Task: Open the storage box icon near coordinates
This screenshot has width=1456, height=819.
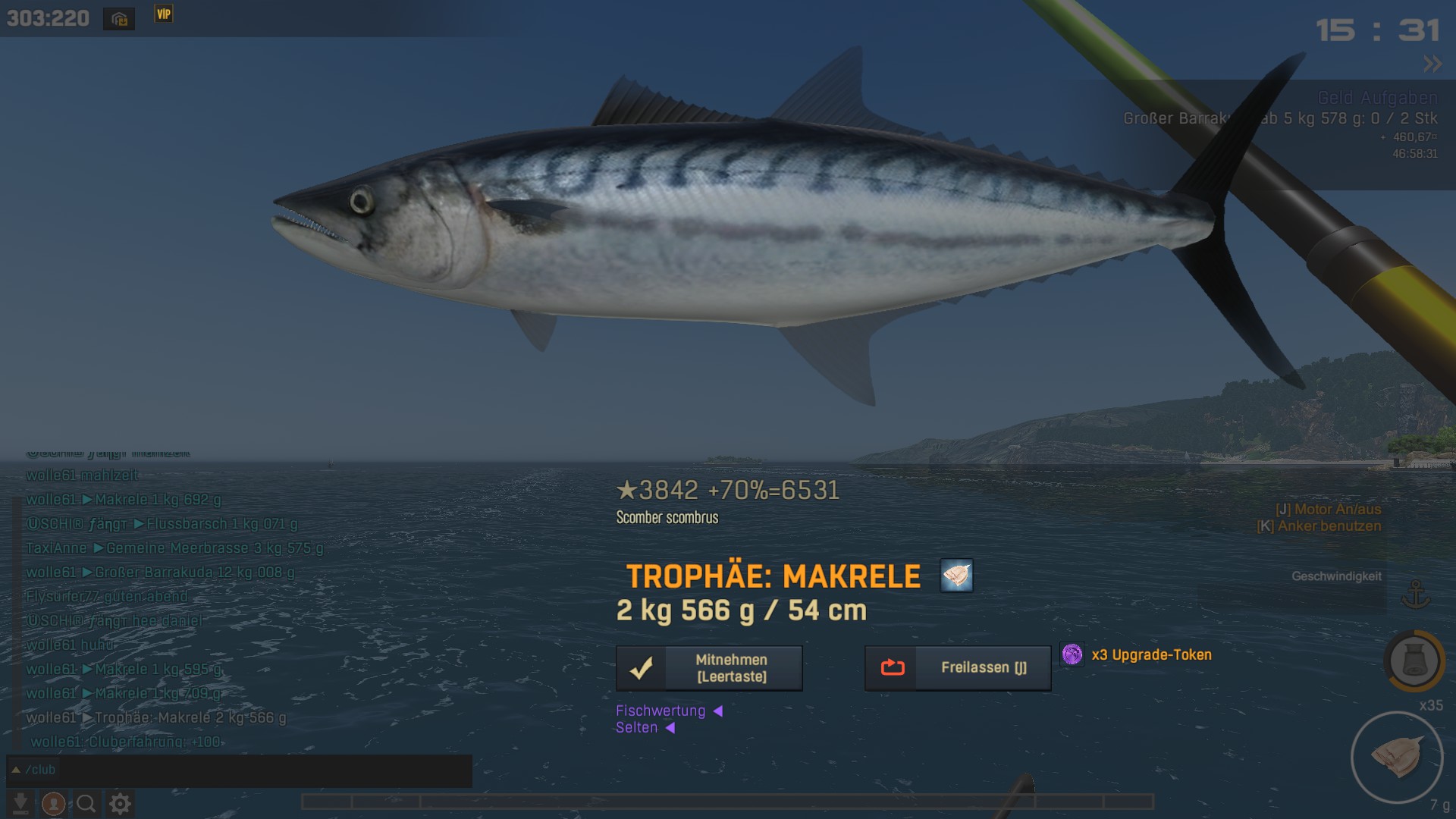Action: click(119, 19)
